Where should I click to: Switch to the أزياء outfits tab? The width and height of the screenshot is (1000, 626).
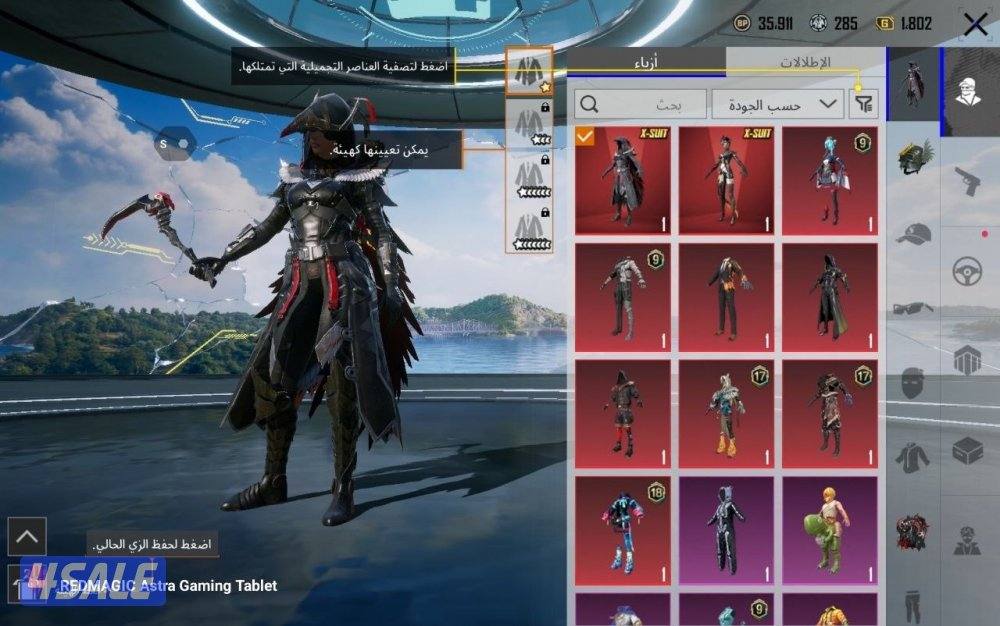point(646,62)
